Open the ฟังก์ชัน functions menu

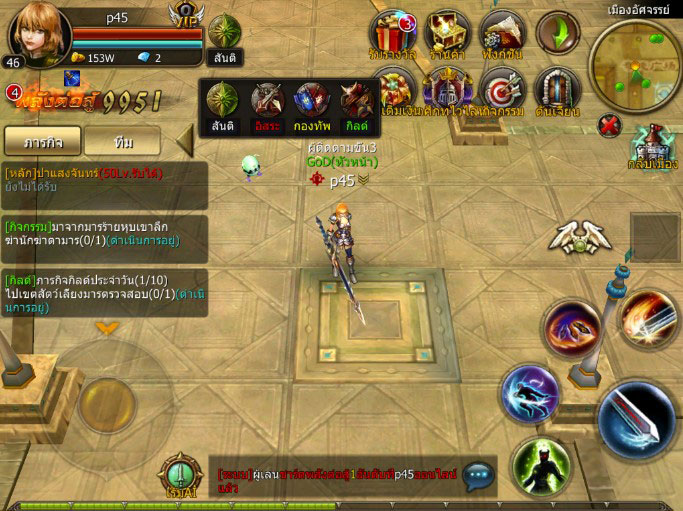click(502, 34)
